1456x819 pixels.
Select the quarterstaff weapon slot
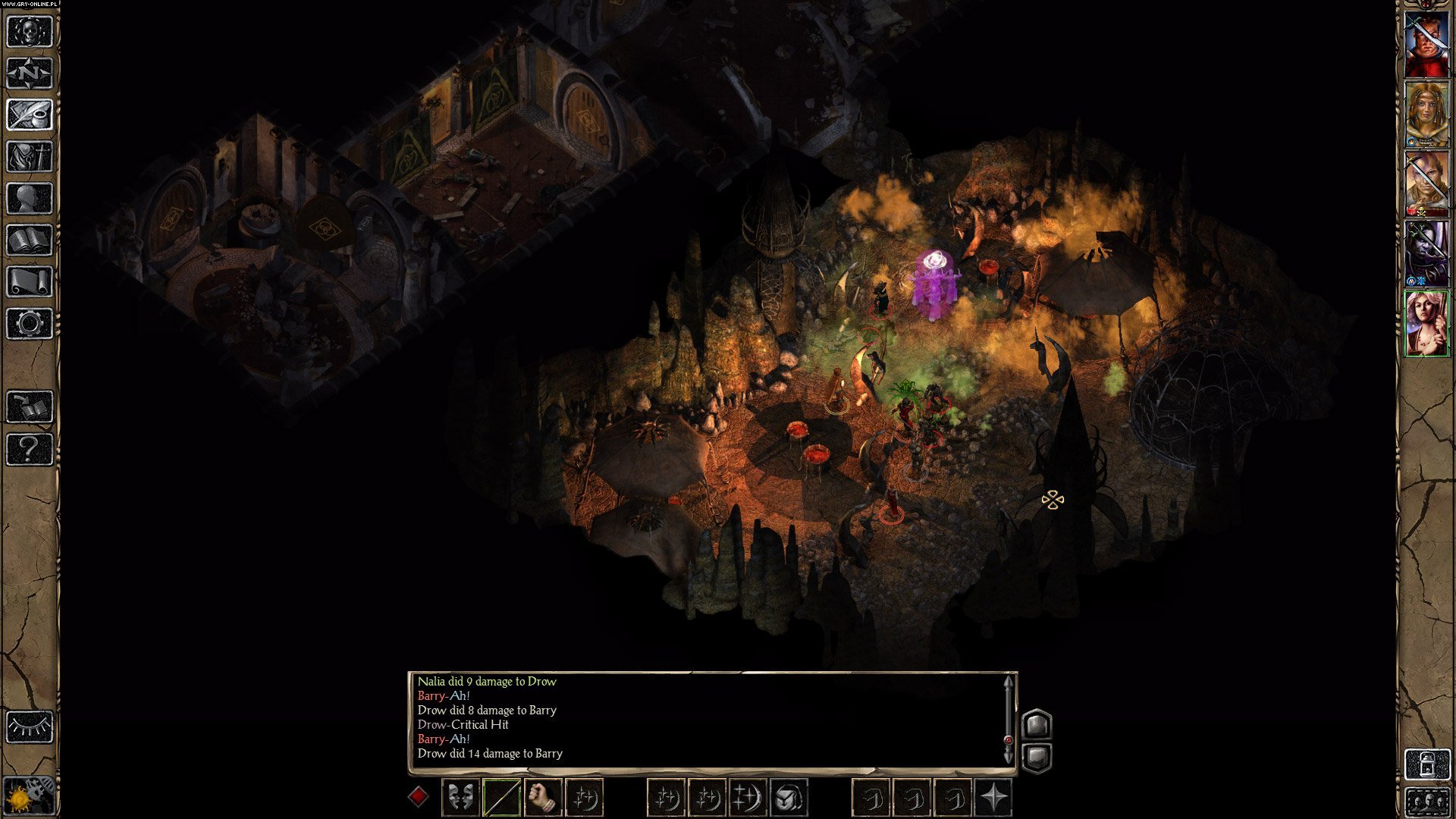tap(501, 797)
